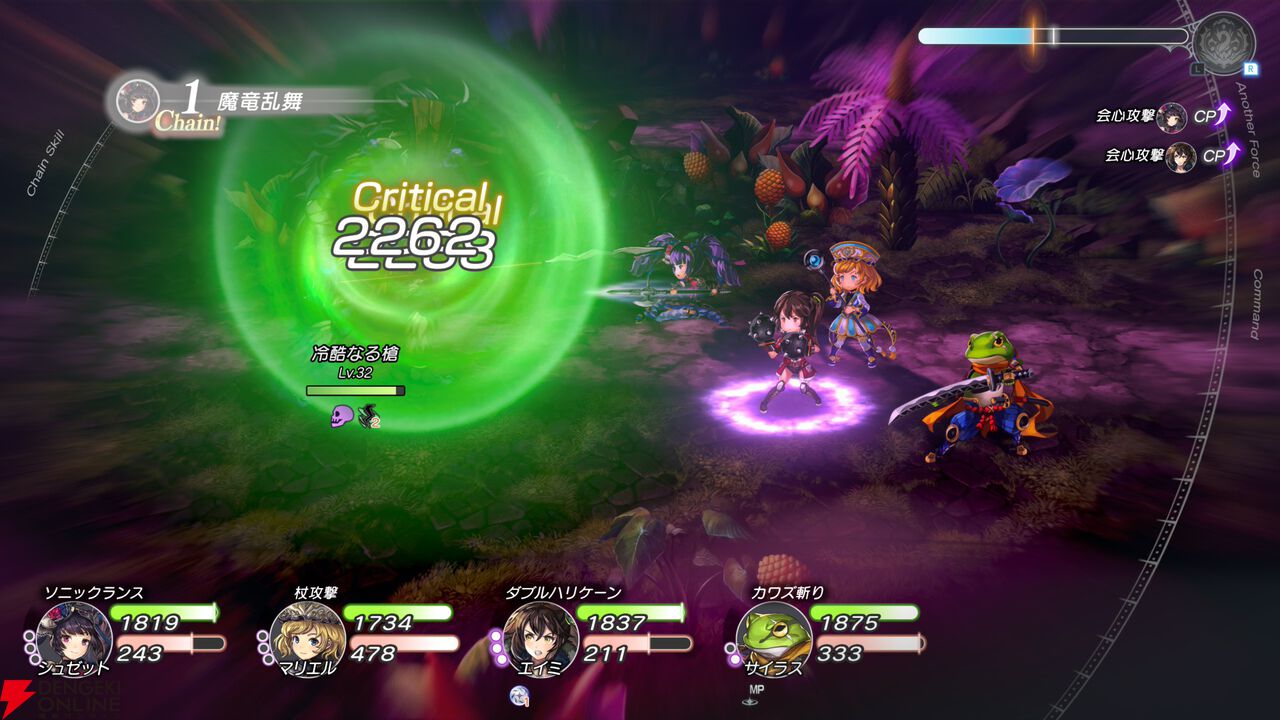
Task: Inspect the purple skull status icon
Action: click(x=342, y=415)
